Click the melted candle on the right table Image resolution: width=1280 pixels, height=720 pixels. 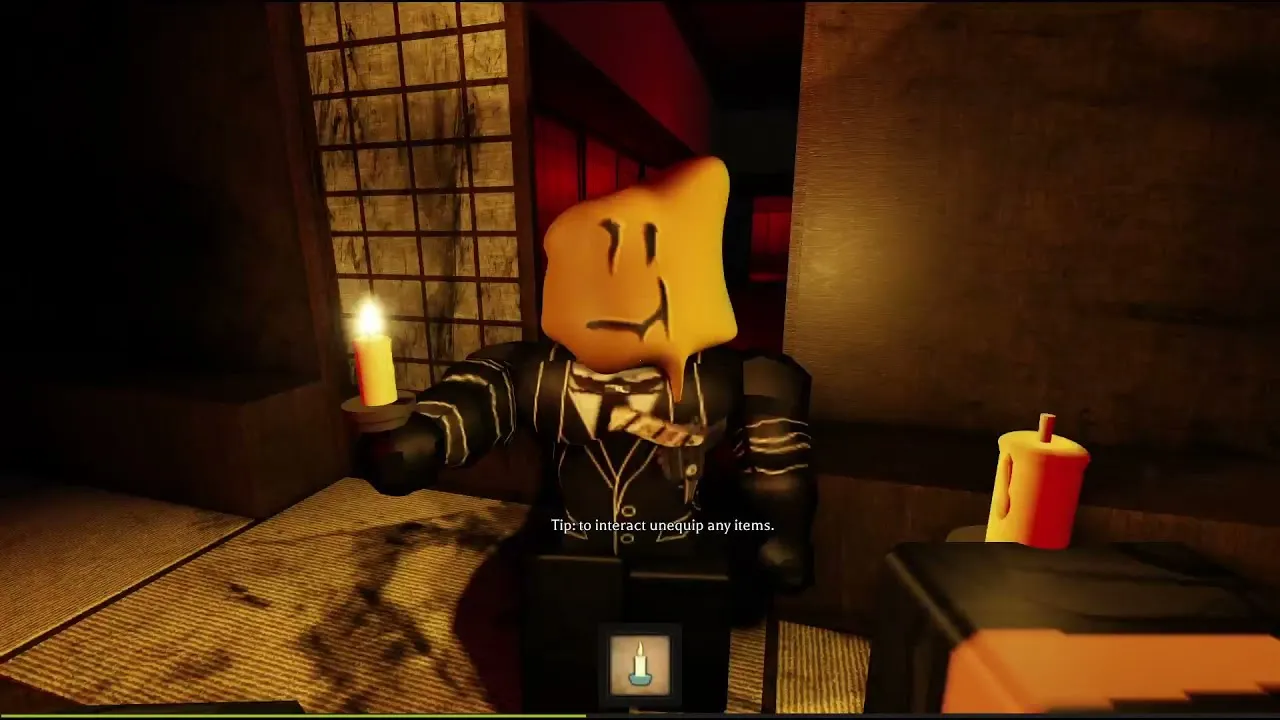1040,480
